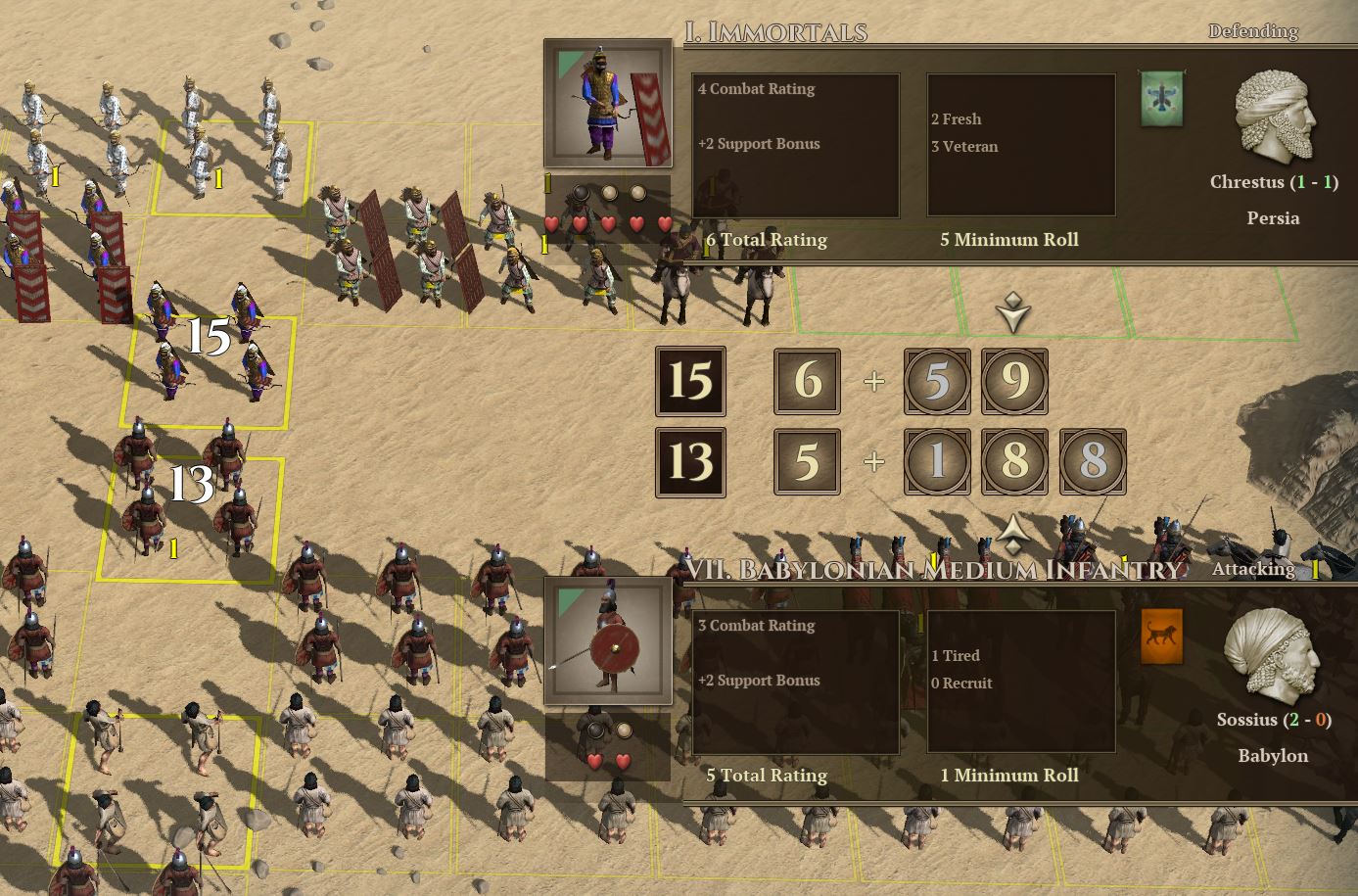
Task: Inspect the Chrestus commander bust
Action: pyautogui.click(x=1273, y=118)
